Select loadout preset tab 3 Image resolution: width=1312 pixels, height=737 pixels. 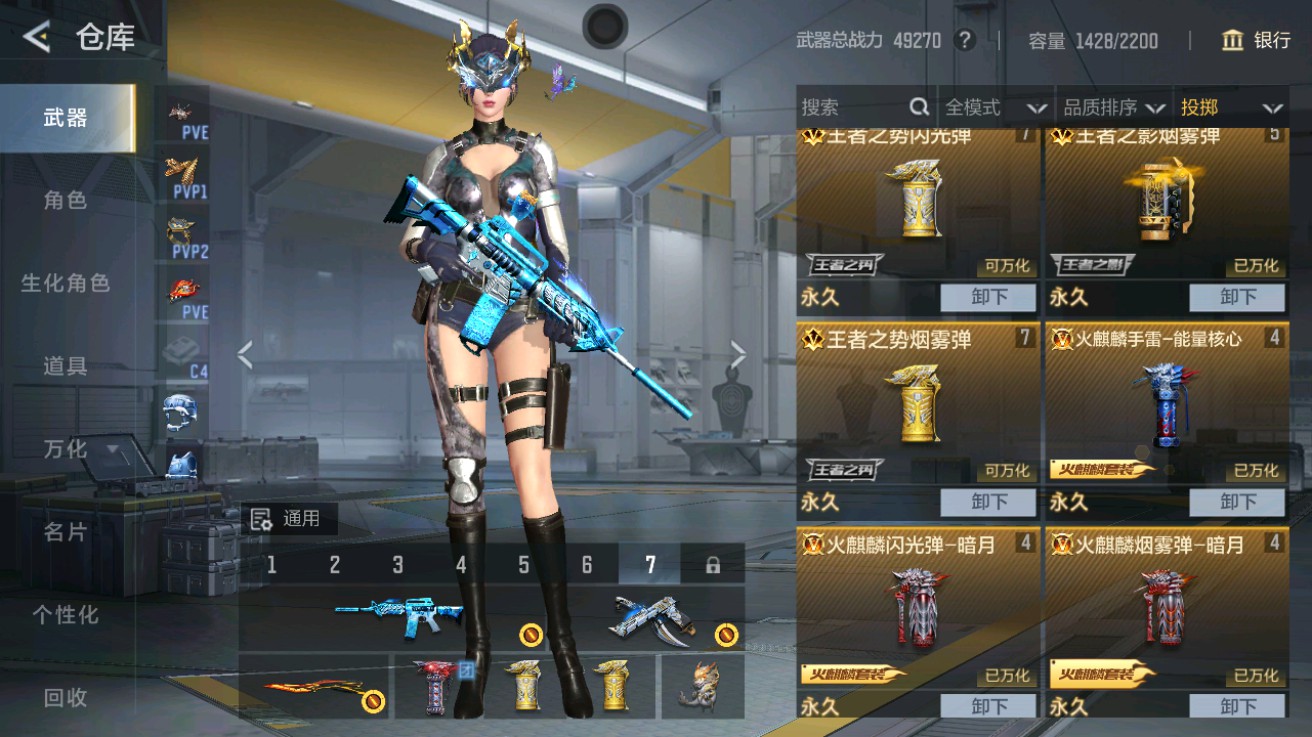pos(397,565)
